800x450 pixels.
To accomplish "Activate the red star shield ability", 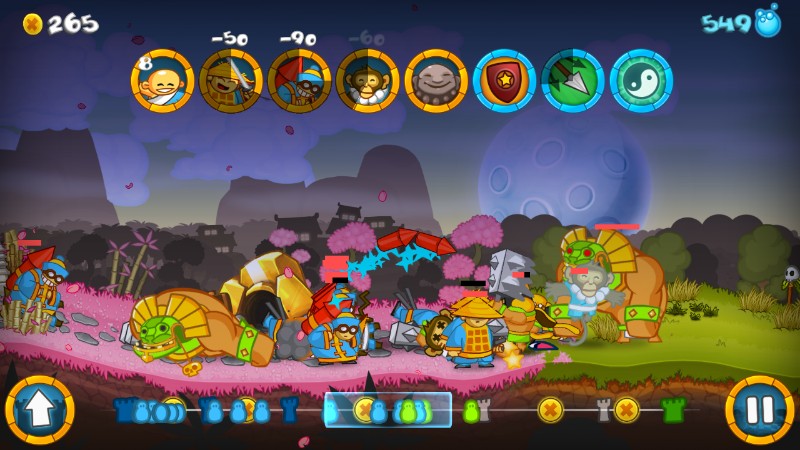I will click(504, 81).
